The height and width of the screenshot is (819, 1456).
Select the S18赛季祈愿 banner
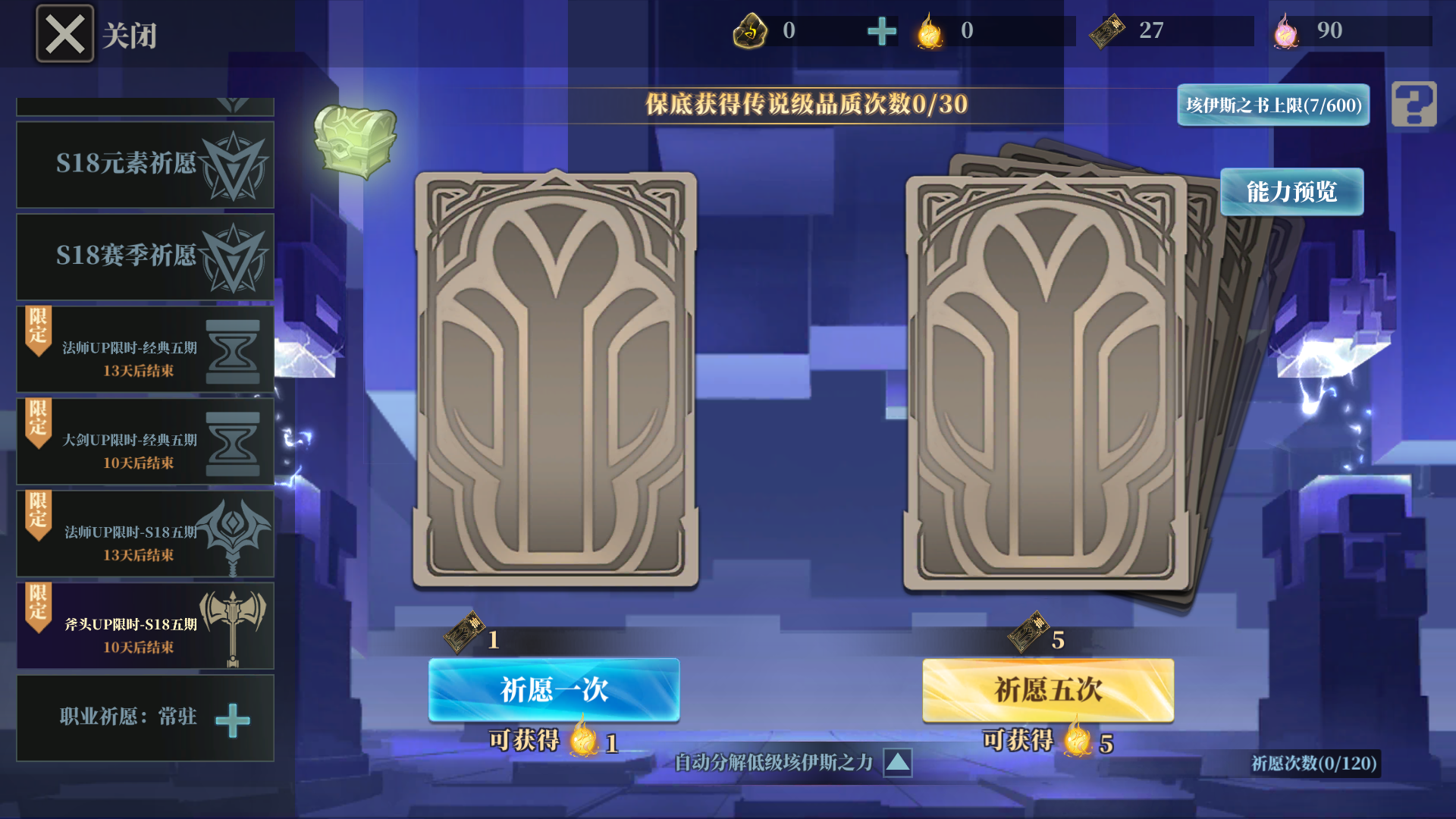(x=144, y=256)
